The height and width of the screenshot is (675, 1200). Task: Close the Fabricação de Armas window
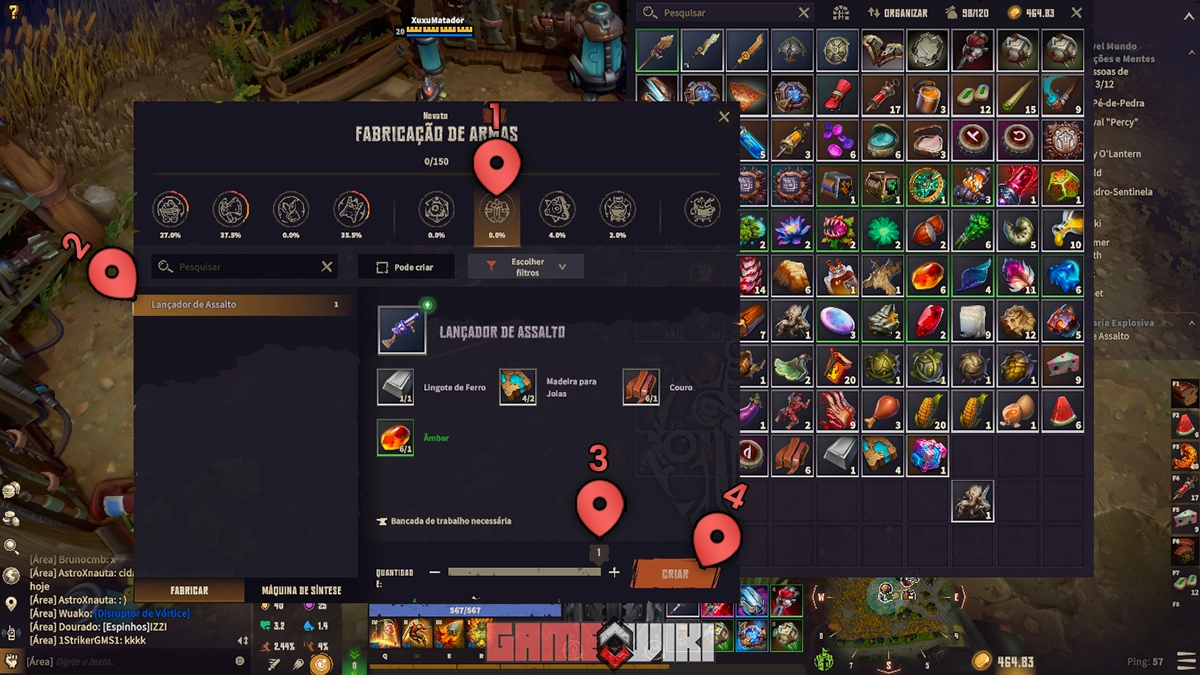pyautogui.click(x=724, y=117)
